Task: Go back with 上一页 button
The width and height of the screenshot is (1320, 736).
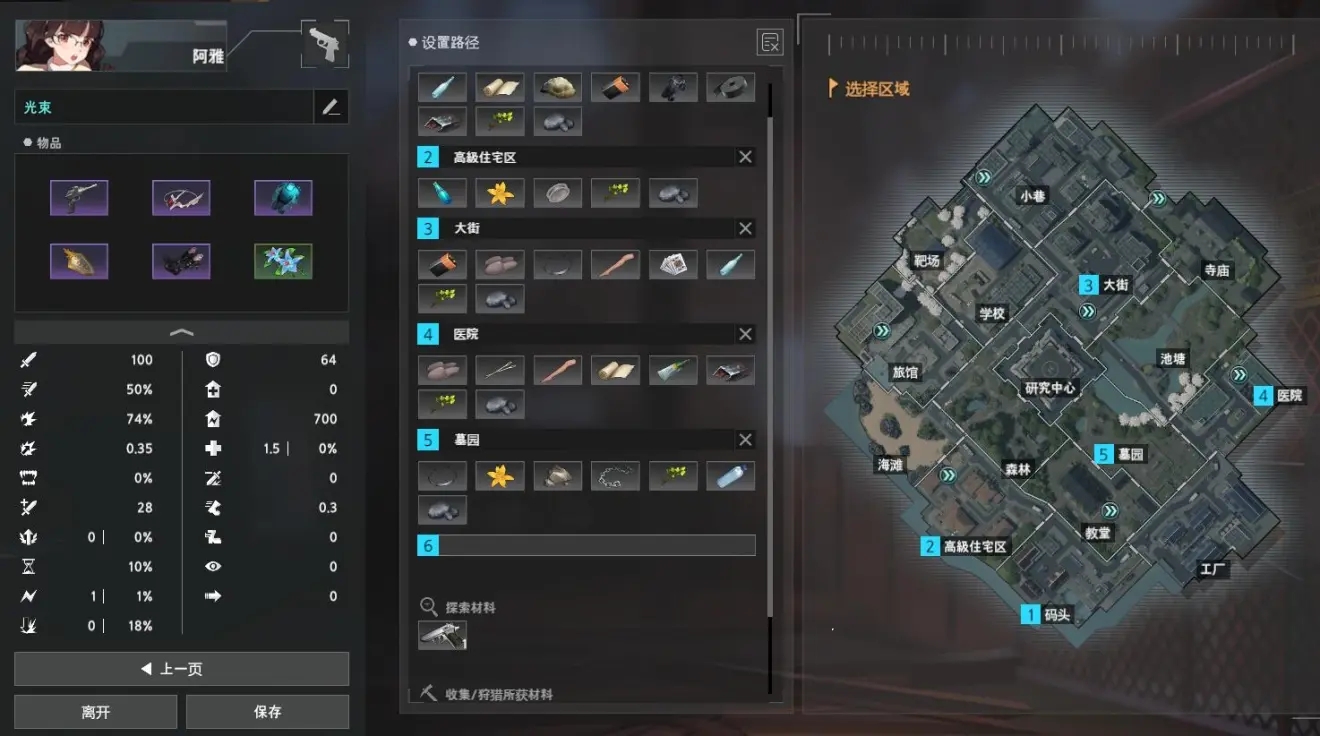Action: [x=181, y=669]
